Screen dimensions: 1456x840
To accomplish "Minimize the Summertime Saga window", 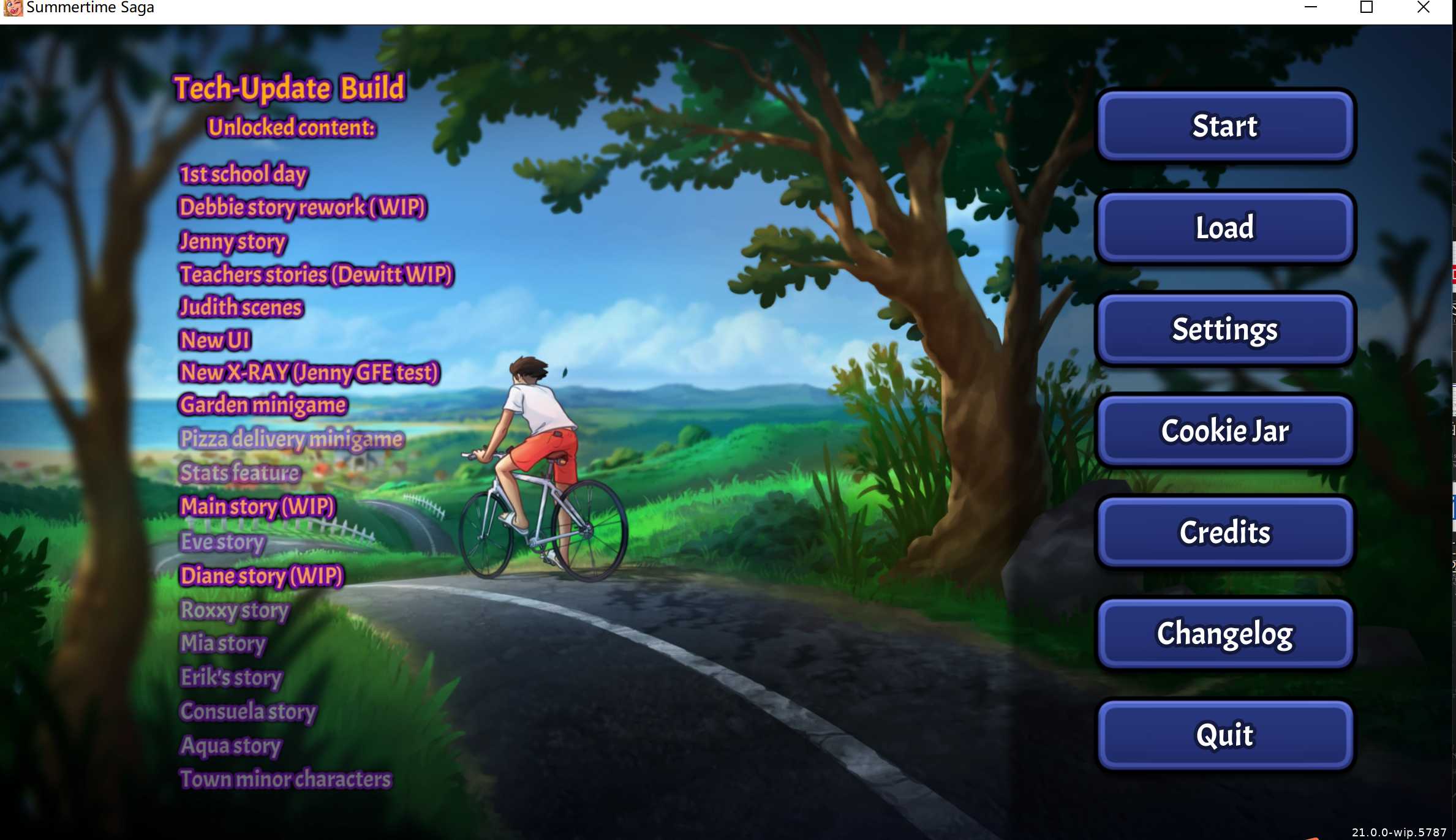I will [x=1310, y=8].
